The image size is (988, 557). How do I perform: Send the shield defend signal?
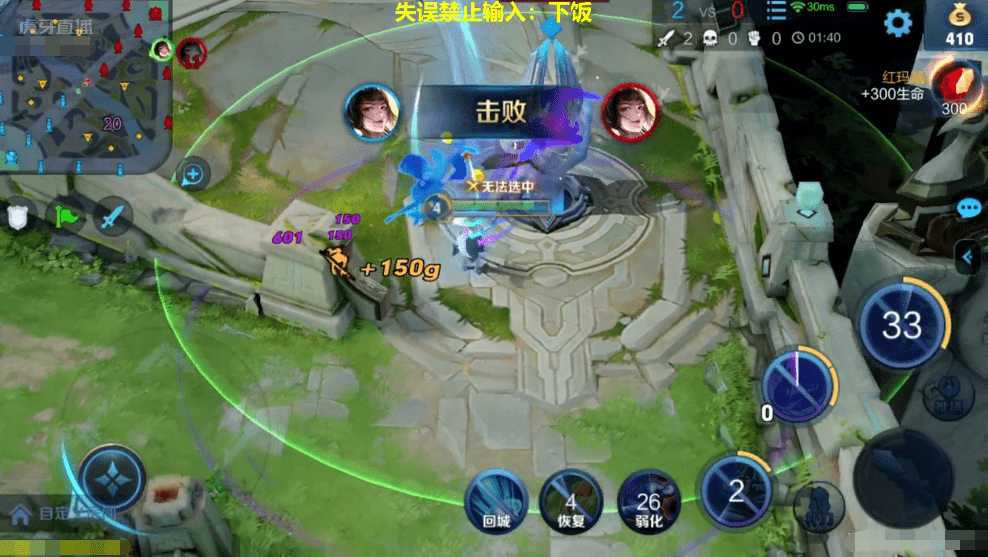(x=17, y=216)
